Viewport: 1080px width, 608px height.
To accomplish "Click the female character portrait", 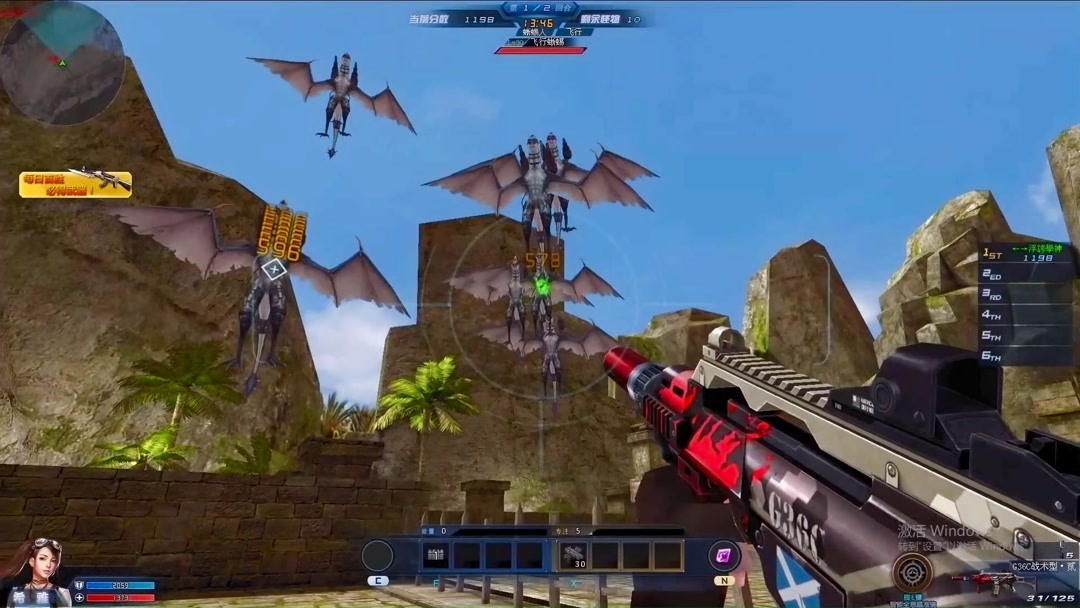I will click(34, 575).
